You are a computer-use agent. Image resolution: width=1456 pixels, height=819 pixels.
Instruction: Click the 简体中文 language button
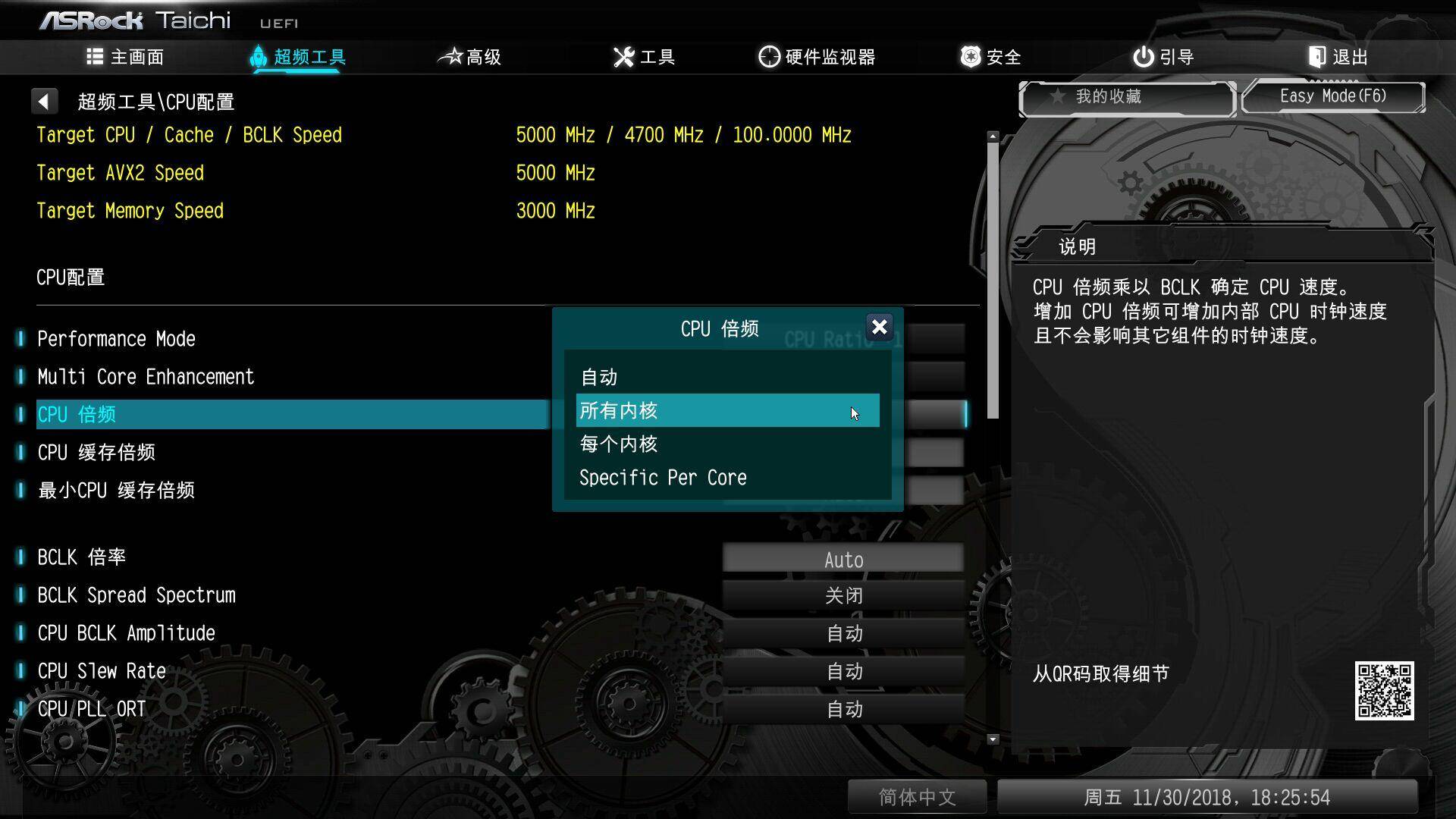pos(917,797)
